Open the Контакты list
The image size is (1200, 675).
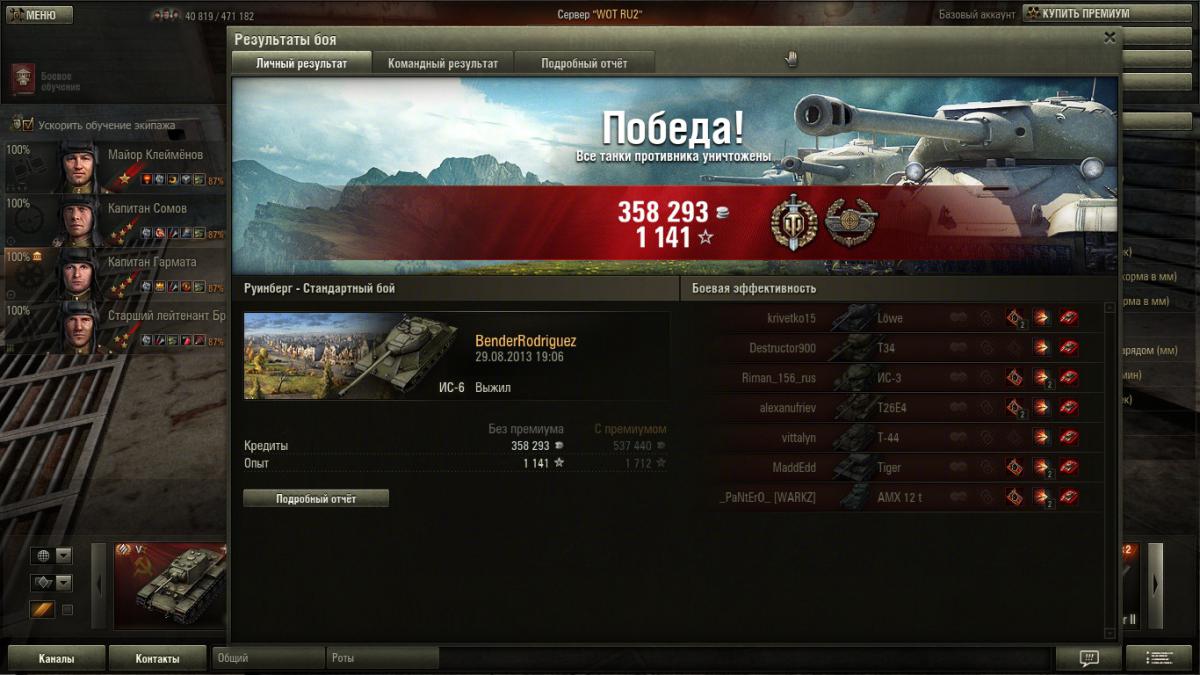[157, 659]
